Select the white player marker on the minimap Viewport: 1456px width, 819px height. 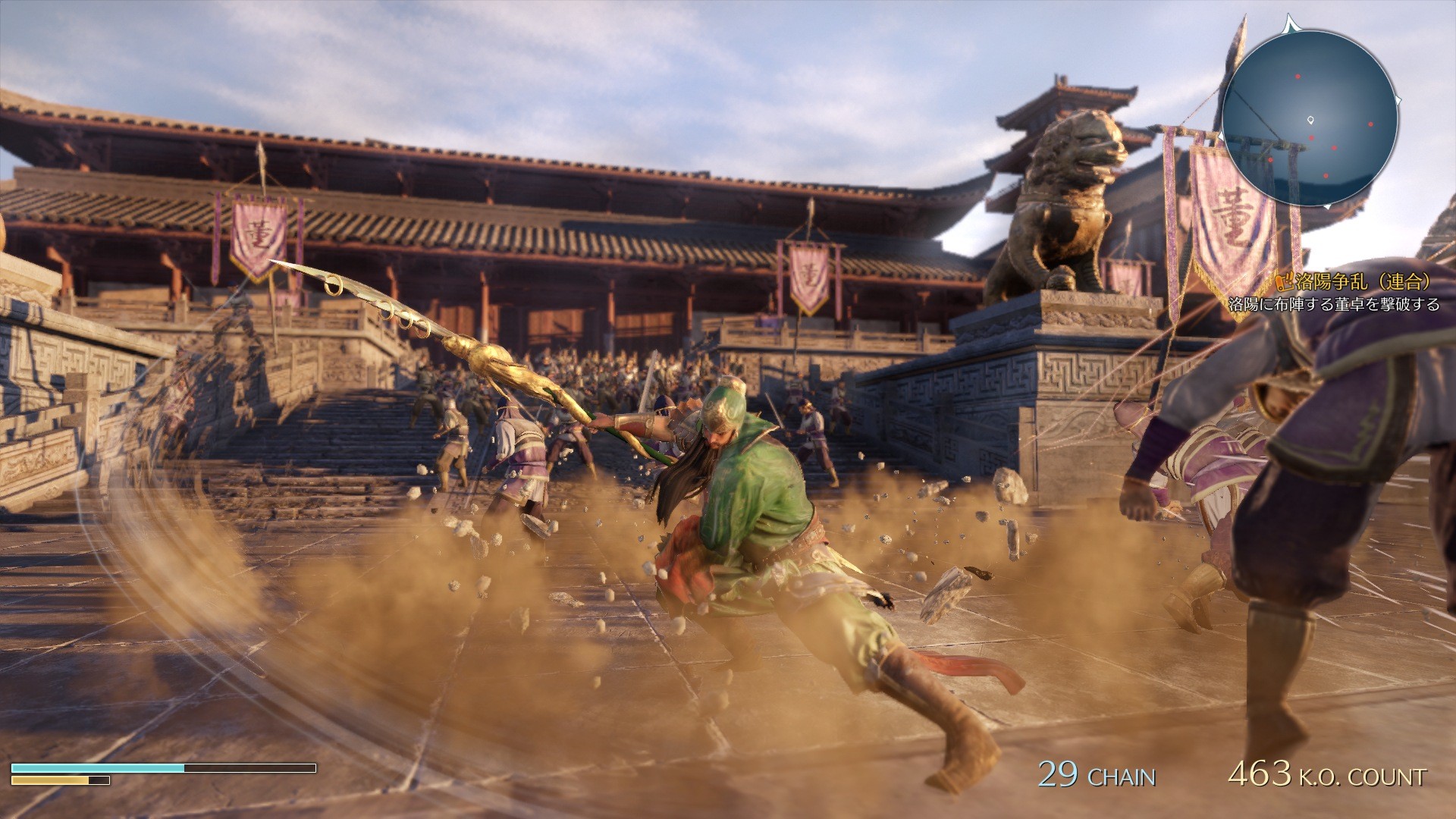(1310, 121)
